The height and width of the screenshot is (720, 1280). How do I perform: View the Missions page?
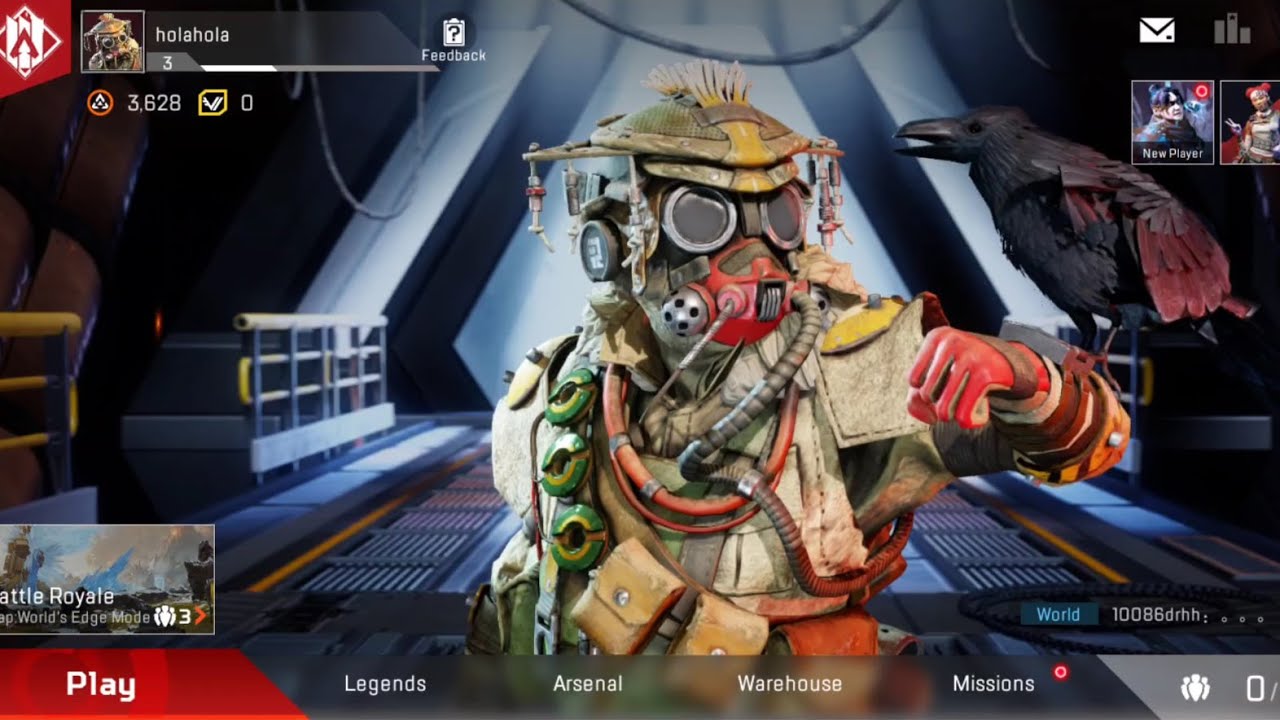[993, 684]
